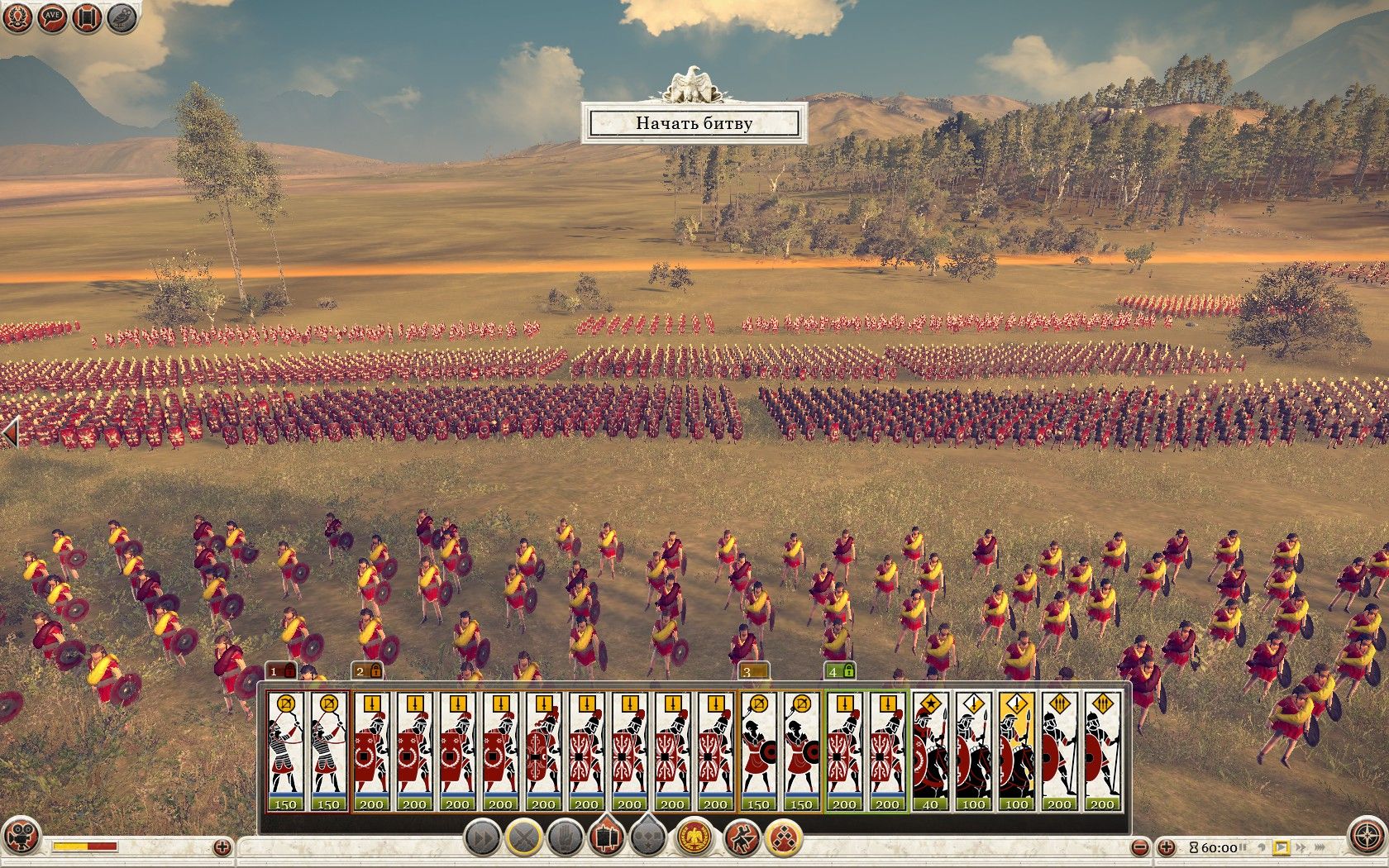The image size is (1389, 868).
Task: Toggle the double-arrow run button
Action: pos(481,838)
